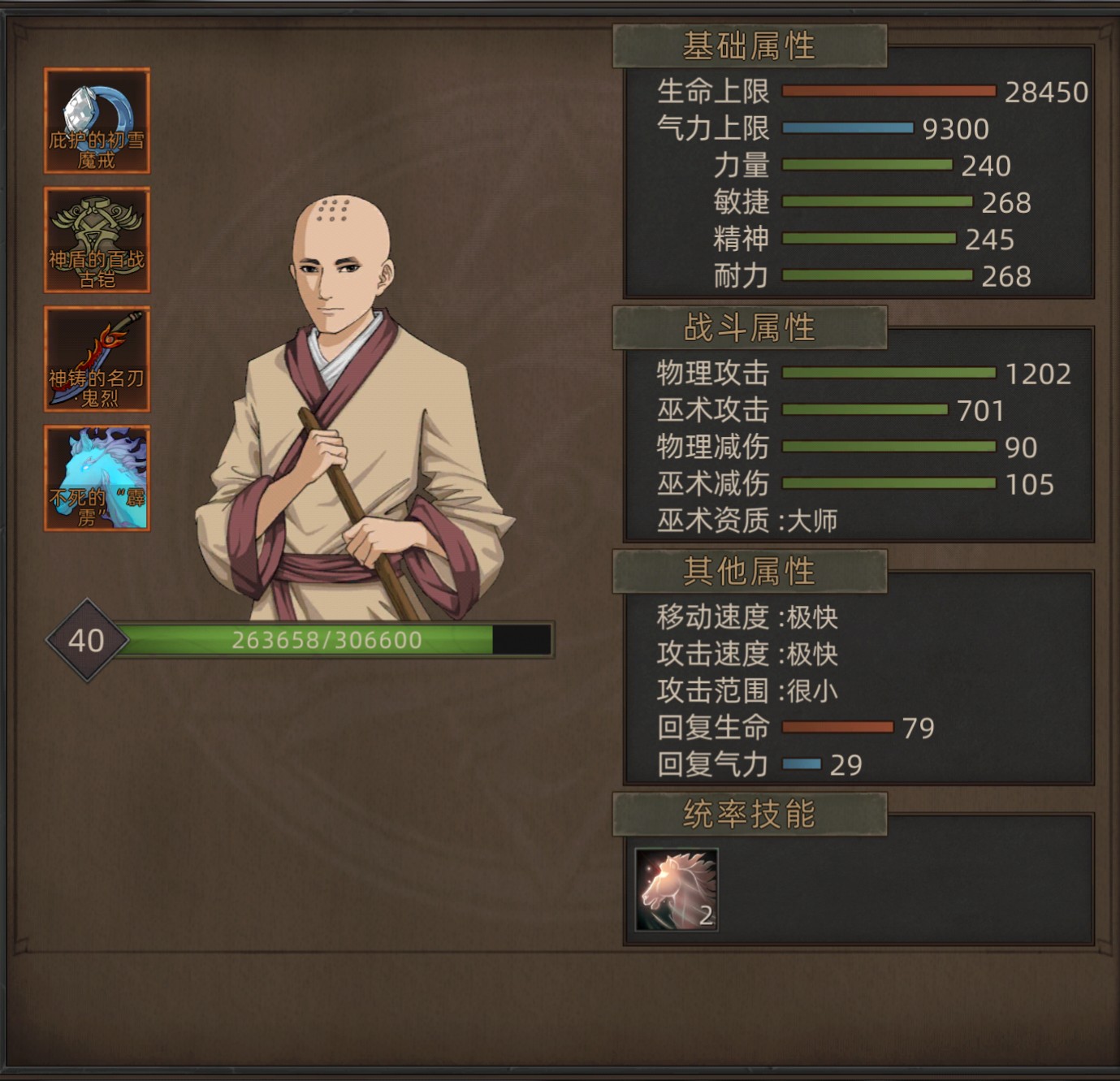This screenshot has height=1081, width=1120.
Task: Toggle the 战斗属性 panel header
Action: click(x=749, y=330)
